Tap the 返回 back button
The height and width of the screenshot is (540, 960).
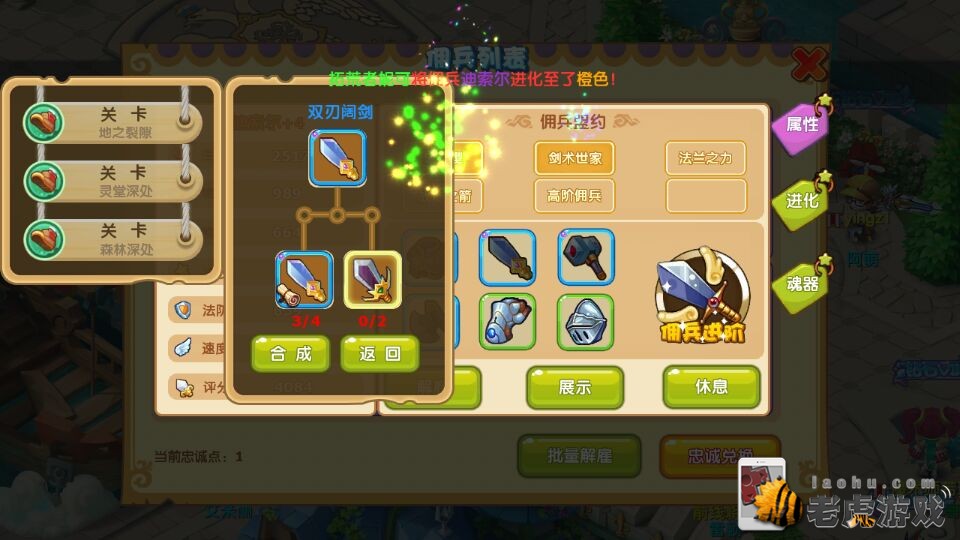(379, 353)
